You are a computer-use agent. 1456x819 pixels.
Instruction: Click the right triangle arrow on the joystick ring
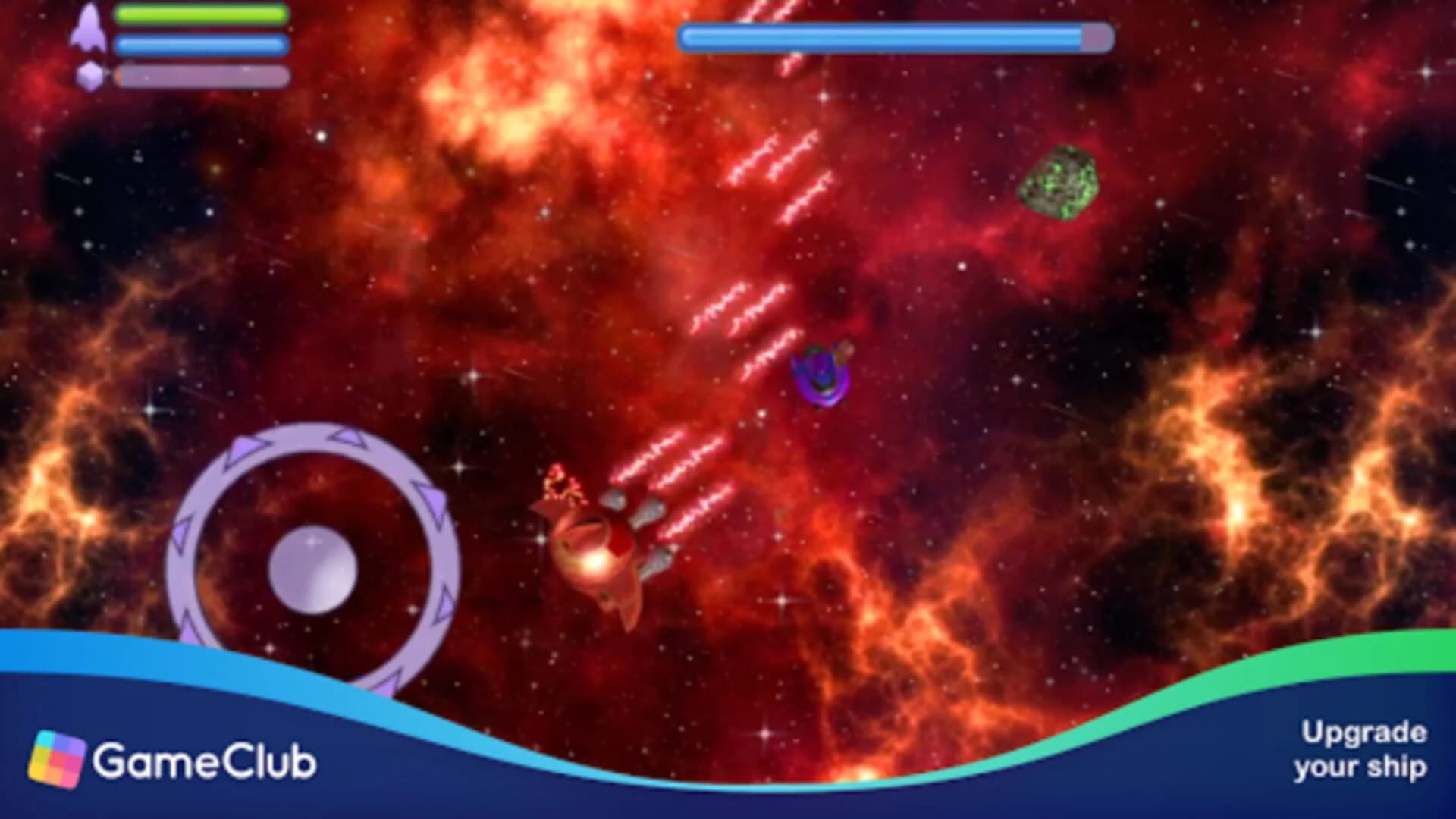click(442, 607)
